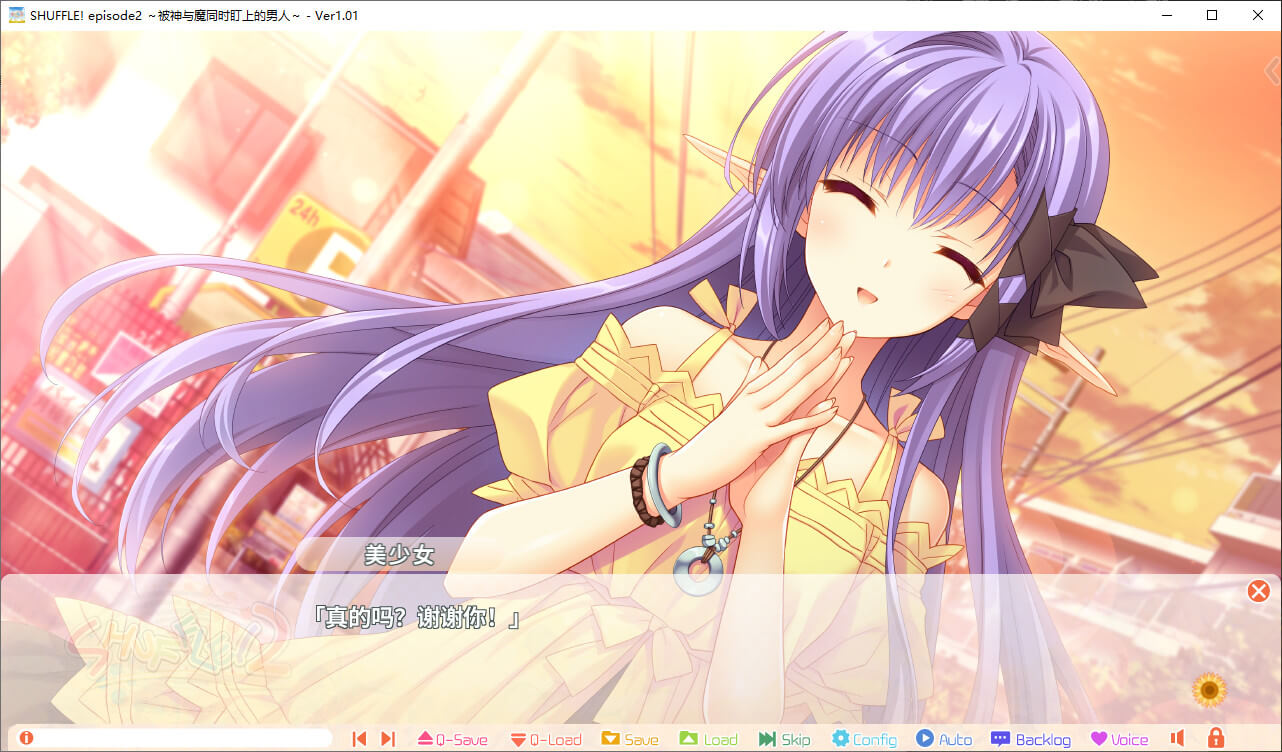The width and height of the screenshot is (1282, 752).
Task: Quick load with Q-Load
Action: pos(545,739)
